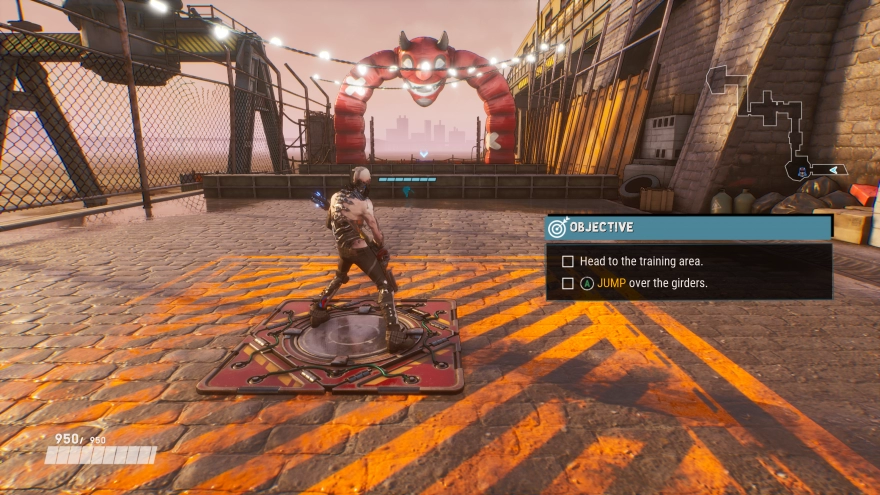Screen dimensions: 880x495
Task: Tick the "JUMP over the girders" checkbox
Action: click(568, 283)
